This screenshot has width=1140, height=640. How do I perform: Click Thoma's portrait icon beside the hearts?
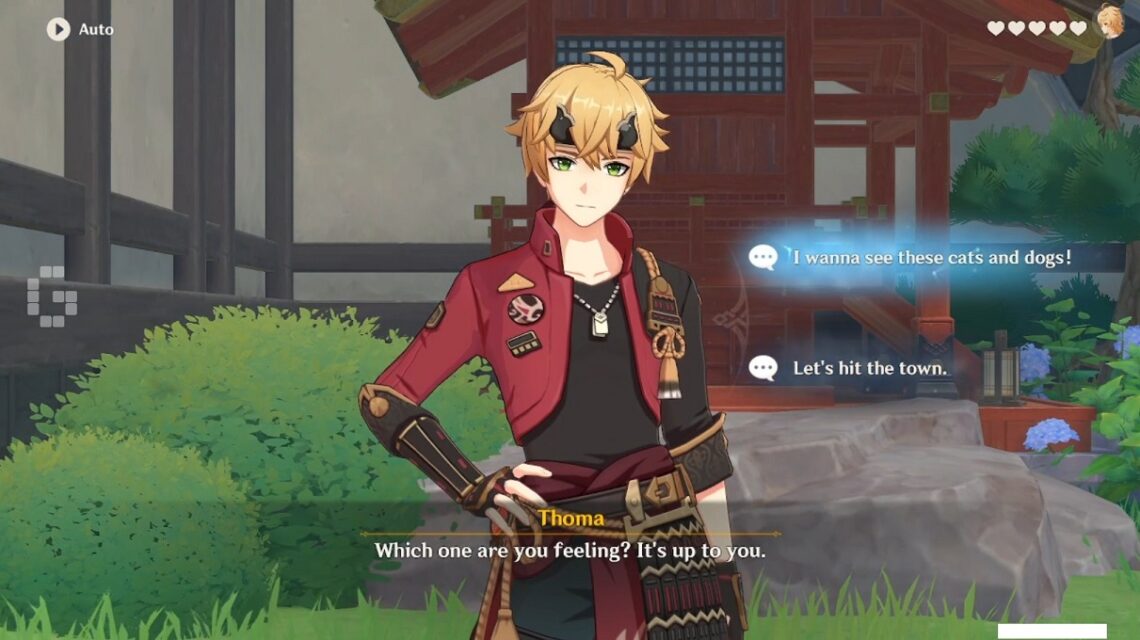[1110, 21]
